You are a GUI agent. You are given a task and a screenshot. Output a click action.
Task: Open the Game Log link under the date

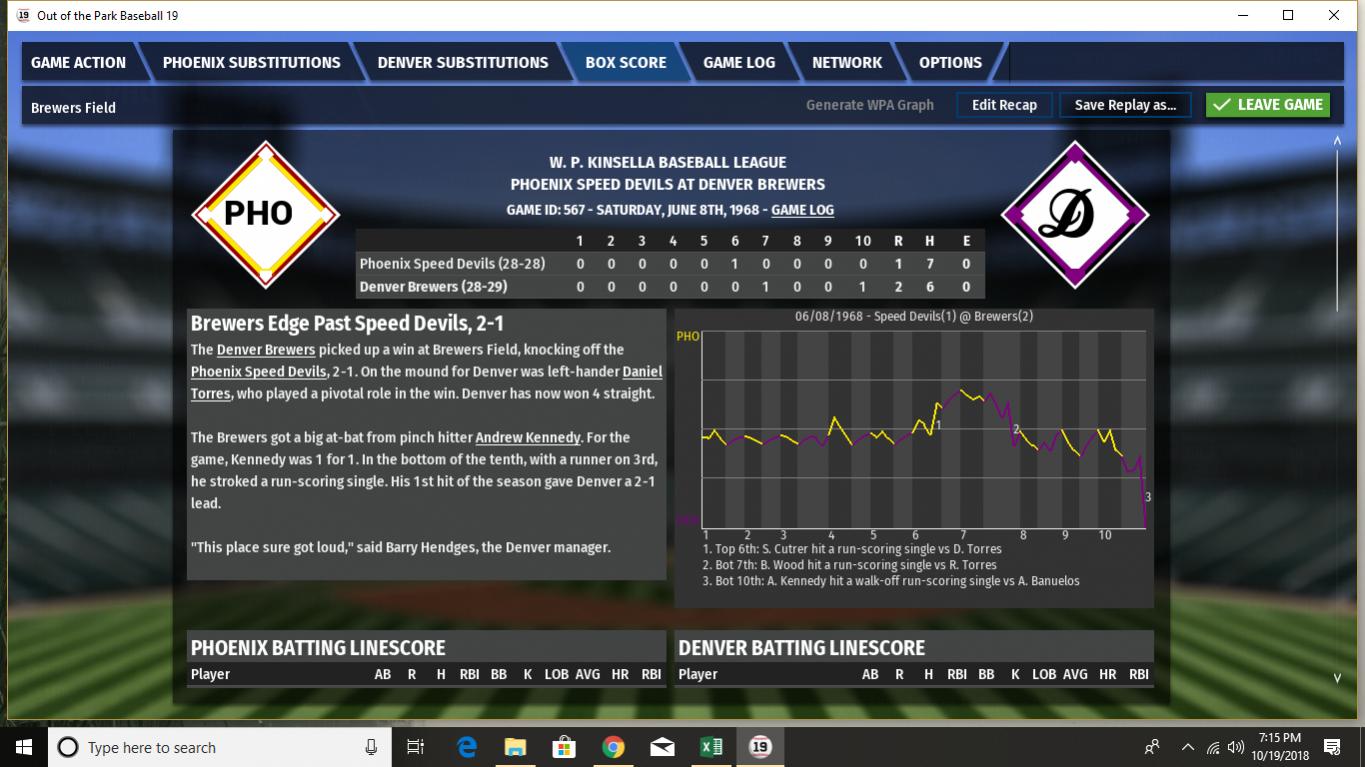802,210
